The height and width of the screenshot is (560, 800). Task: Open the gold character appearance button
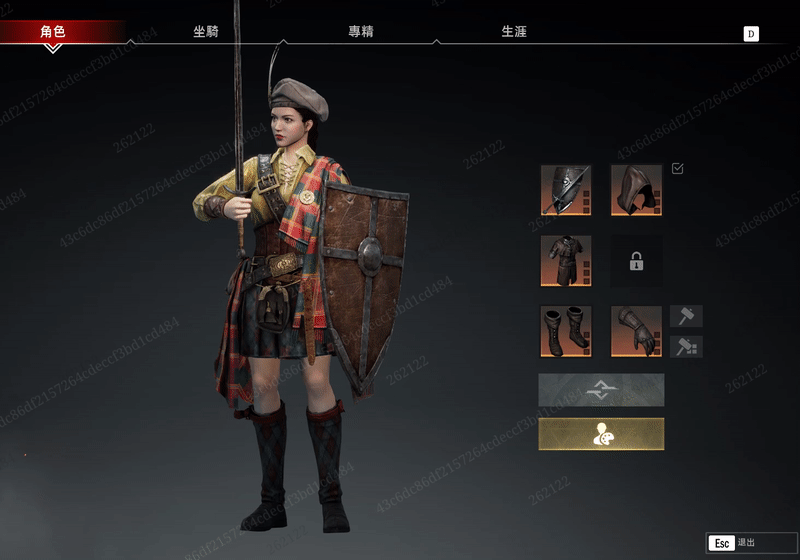[x=601, y=434]
